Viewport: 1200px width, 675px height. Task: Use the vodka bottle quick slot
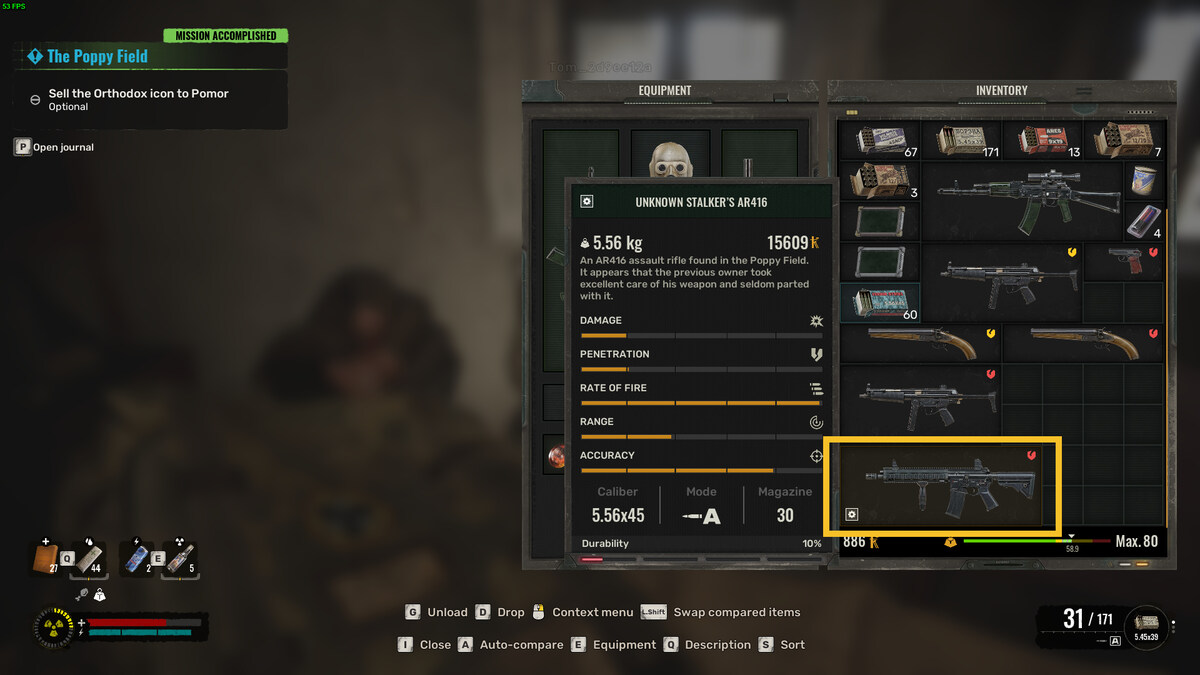point(182,558)
